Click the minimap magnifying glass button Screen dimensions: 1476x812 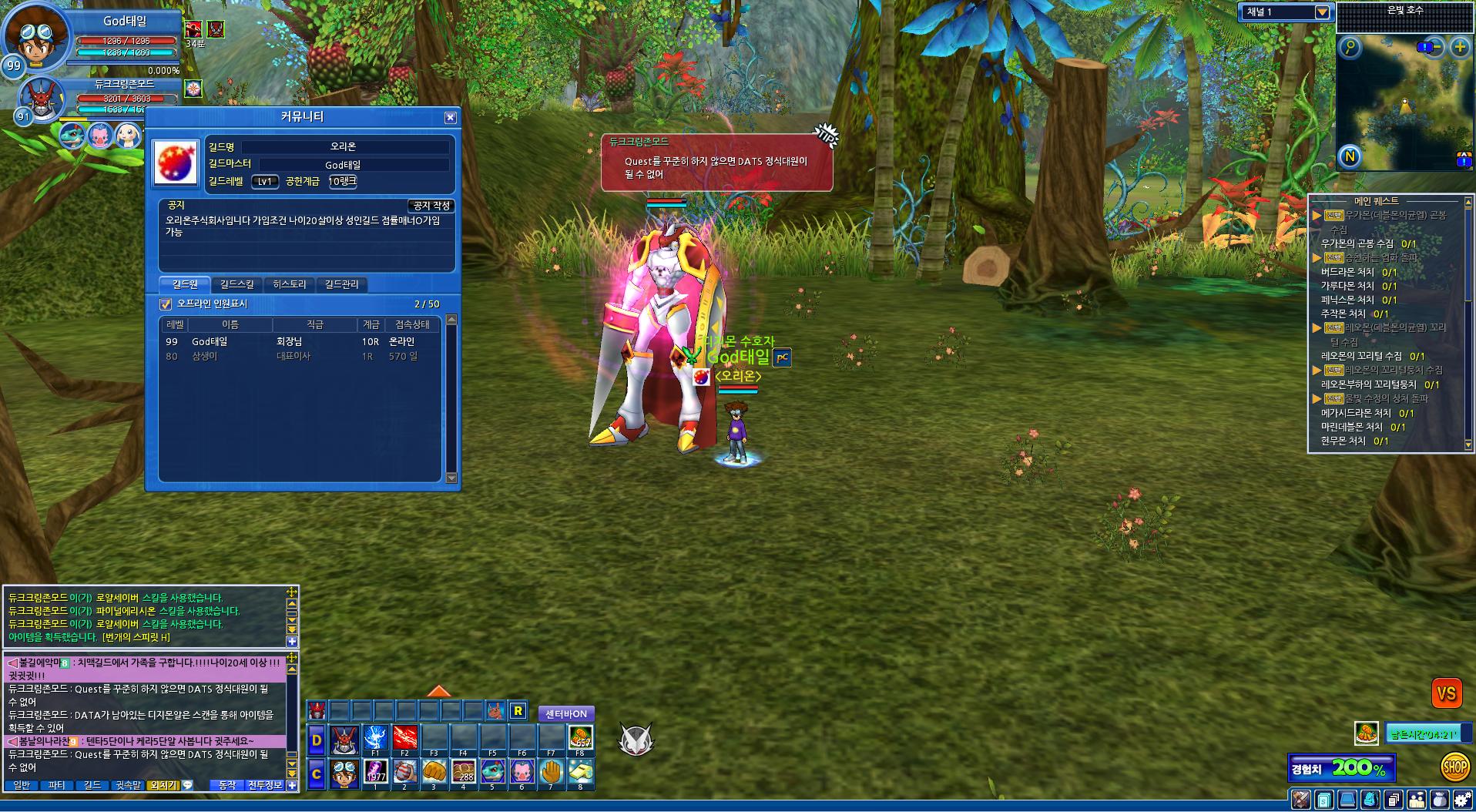[x=1350, y=48]
